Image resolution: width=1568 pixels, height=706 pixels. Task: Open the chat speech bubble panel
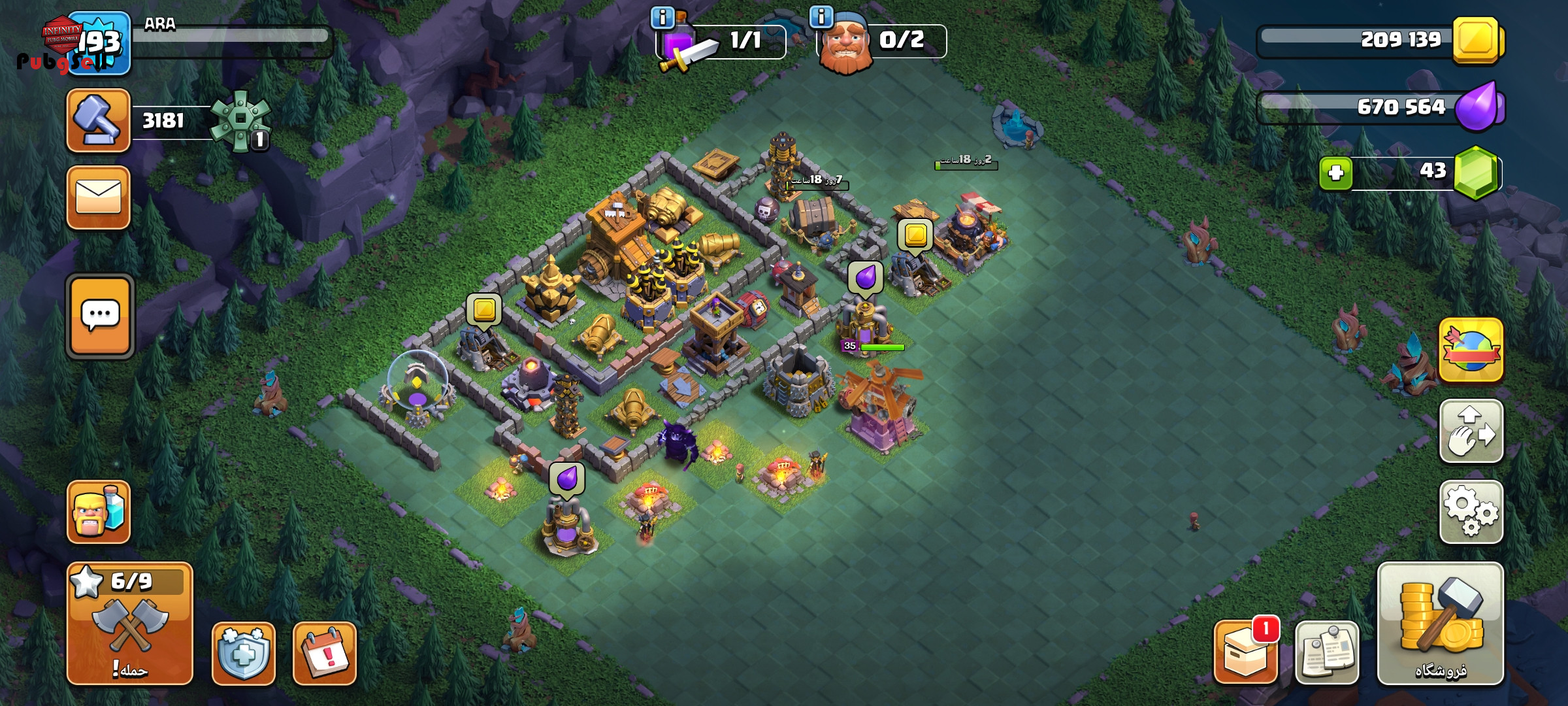pyautogui.click(x=100, y=316)
